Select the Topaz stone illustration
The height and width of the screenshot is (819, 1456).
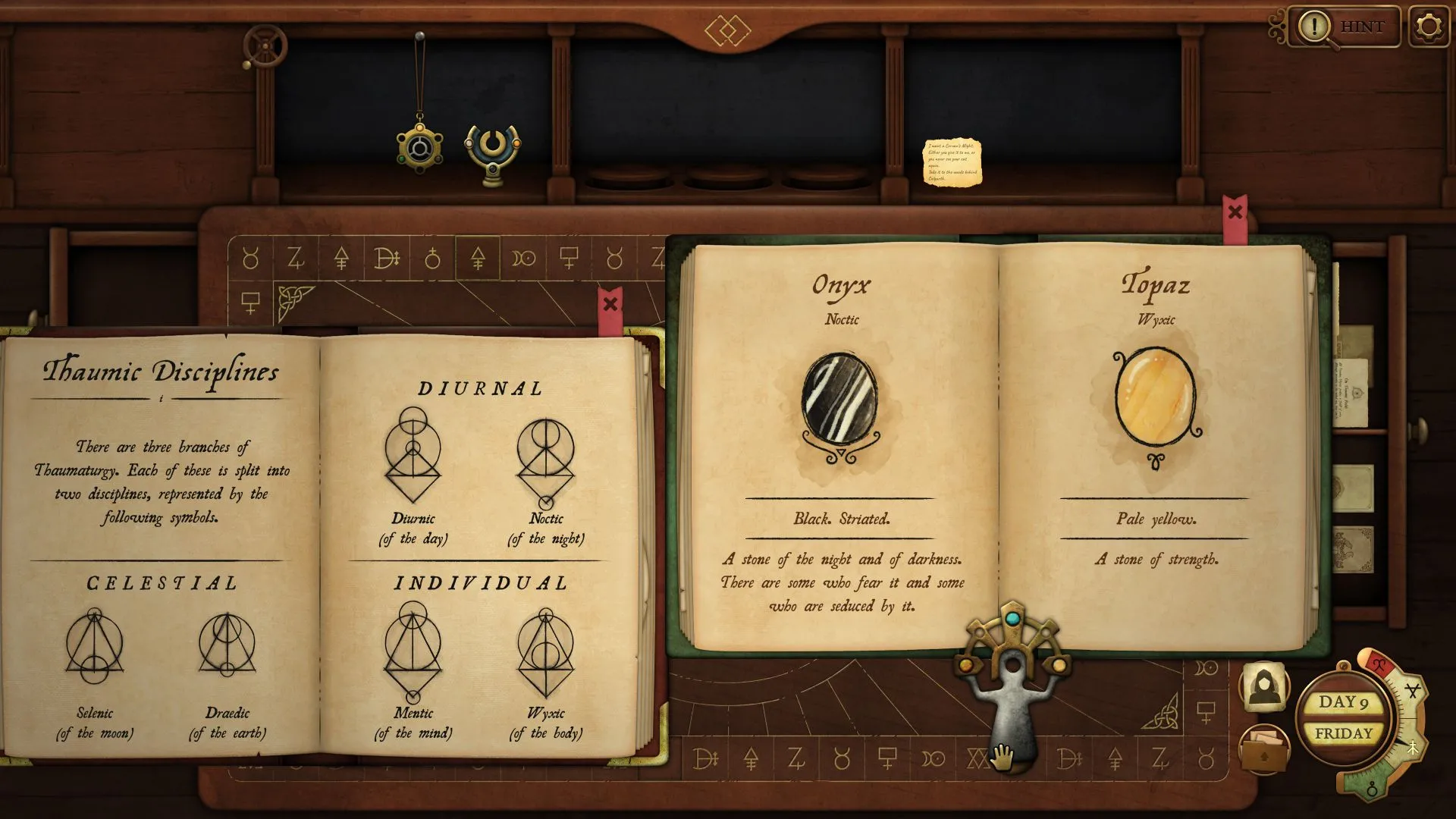(x=1155, y=400)
